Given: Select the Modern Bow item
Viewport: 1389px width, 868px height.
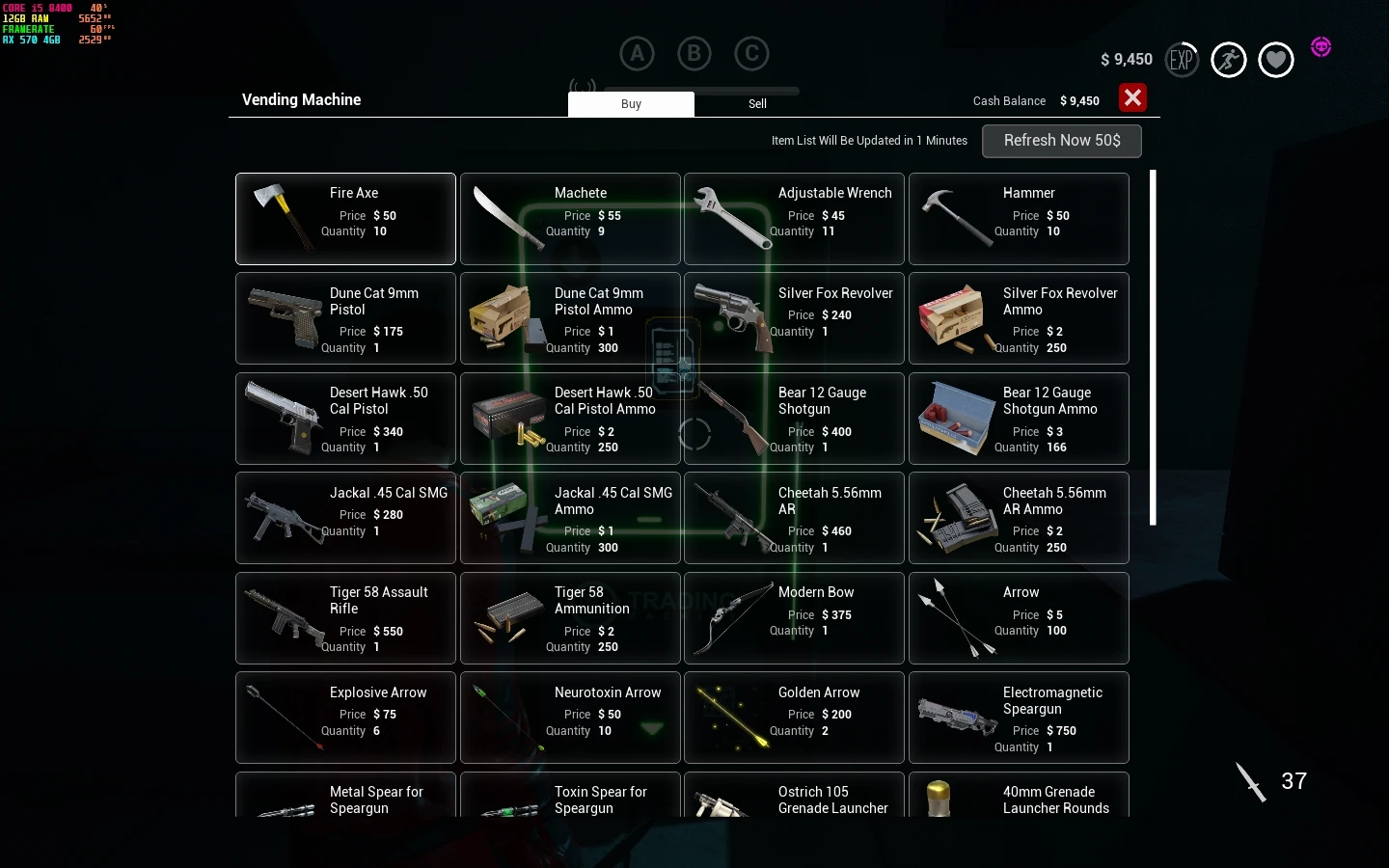Looking at the screenshot, I should point(794,618).
